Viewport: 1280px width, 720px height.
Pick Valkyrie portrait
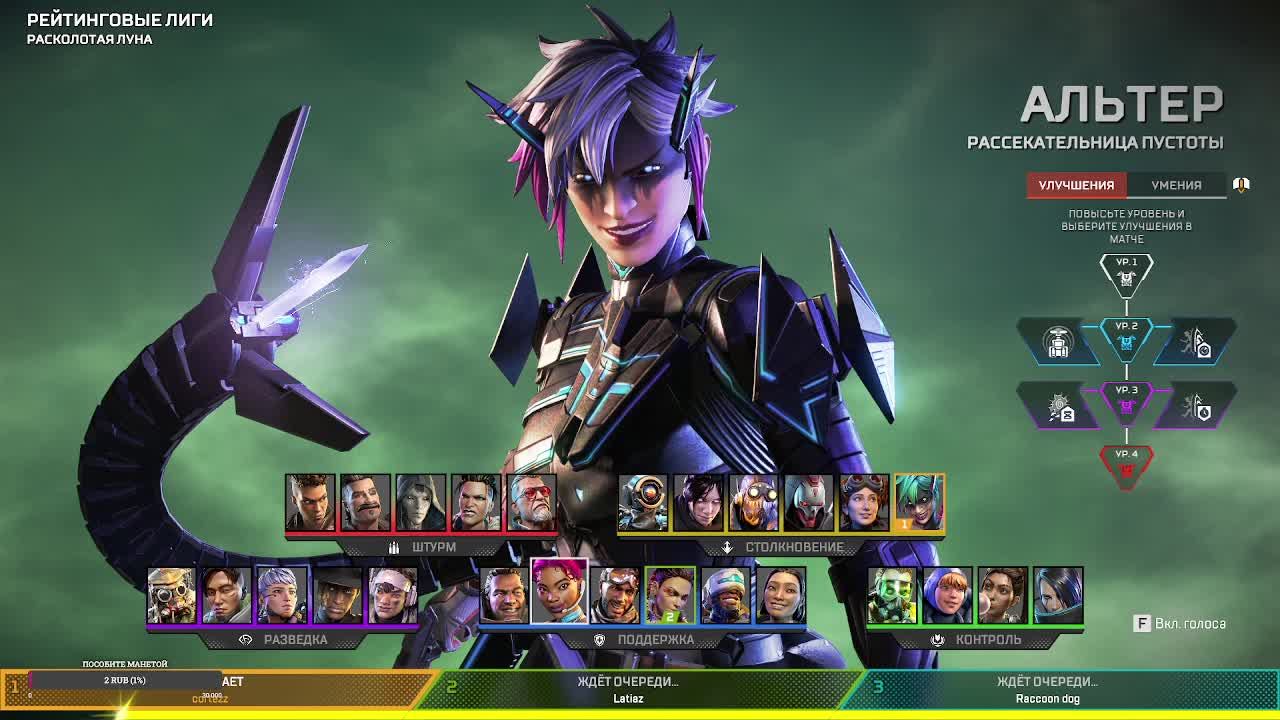point(282,595)
